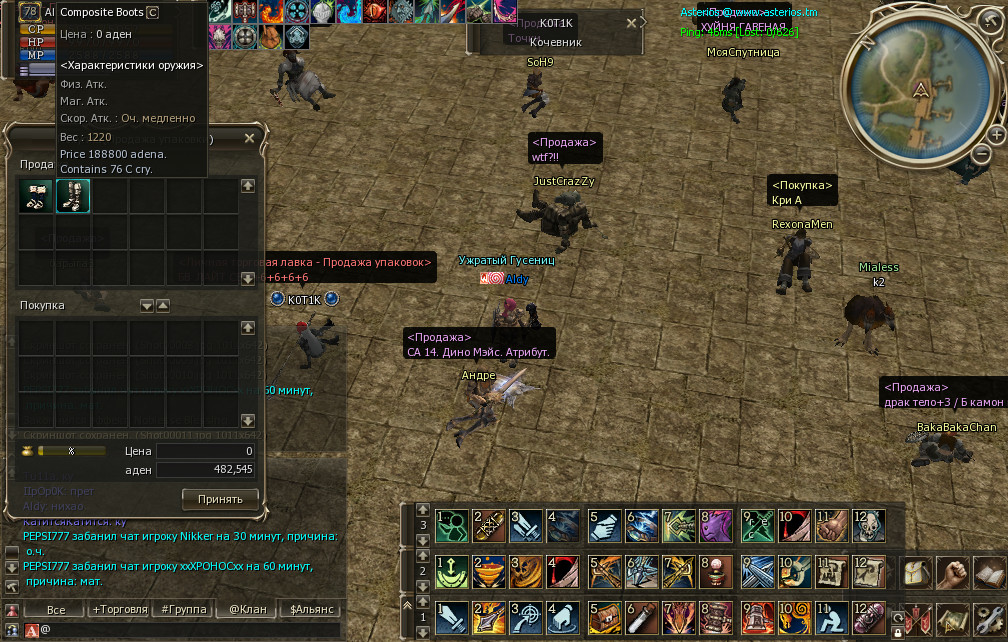Show the Все chat tab
1008x642 pixels.
click(56, 609)
